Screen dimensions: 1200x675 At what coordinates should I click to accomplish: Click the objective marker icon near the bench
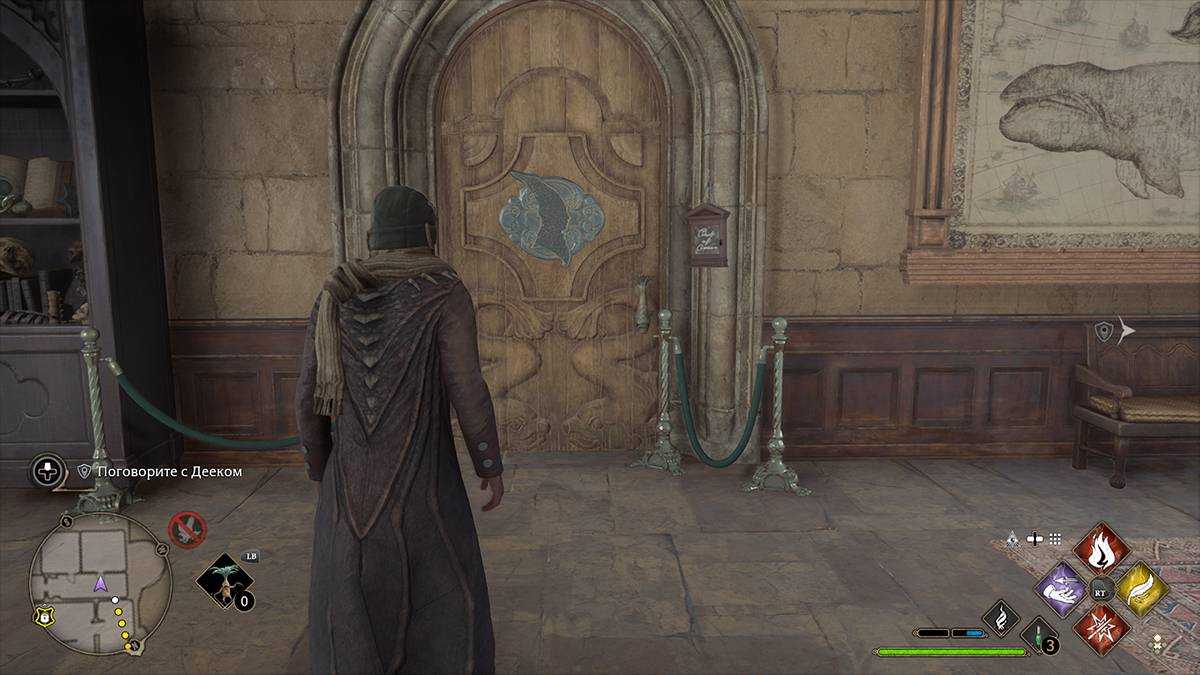click(1104, 332)
